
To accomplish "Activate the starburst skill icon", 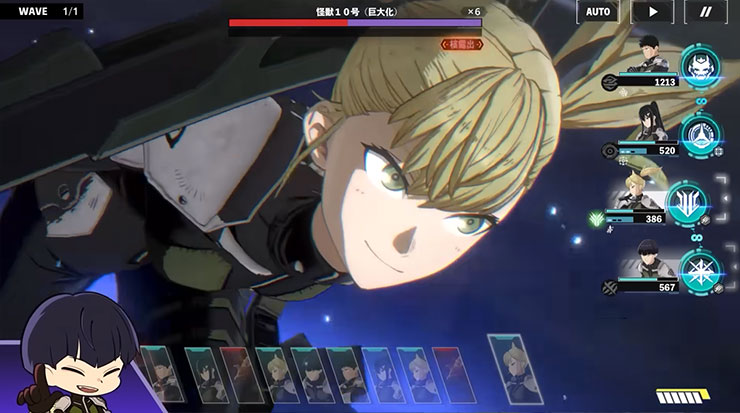I will click(699, 271).
